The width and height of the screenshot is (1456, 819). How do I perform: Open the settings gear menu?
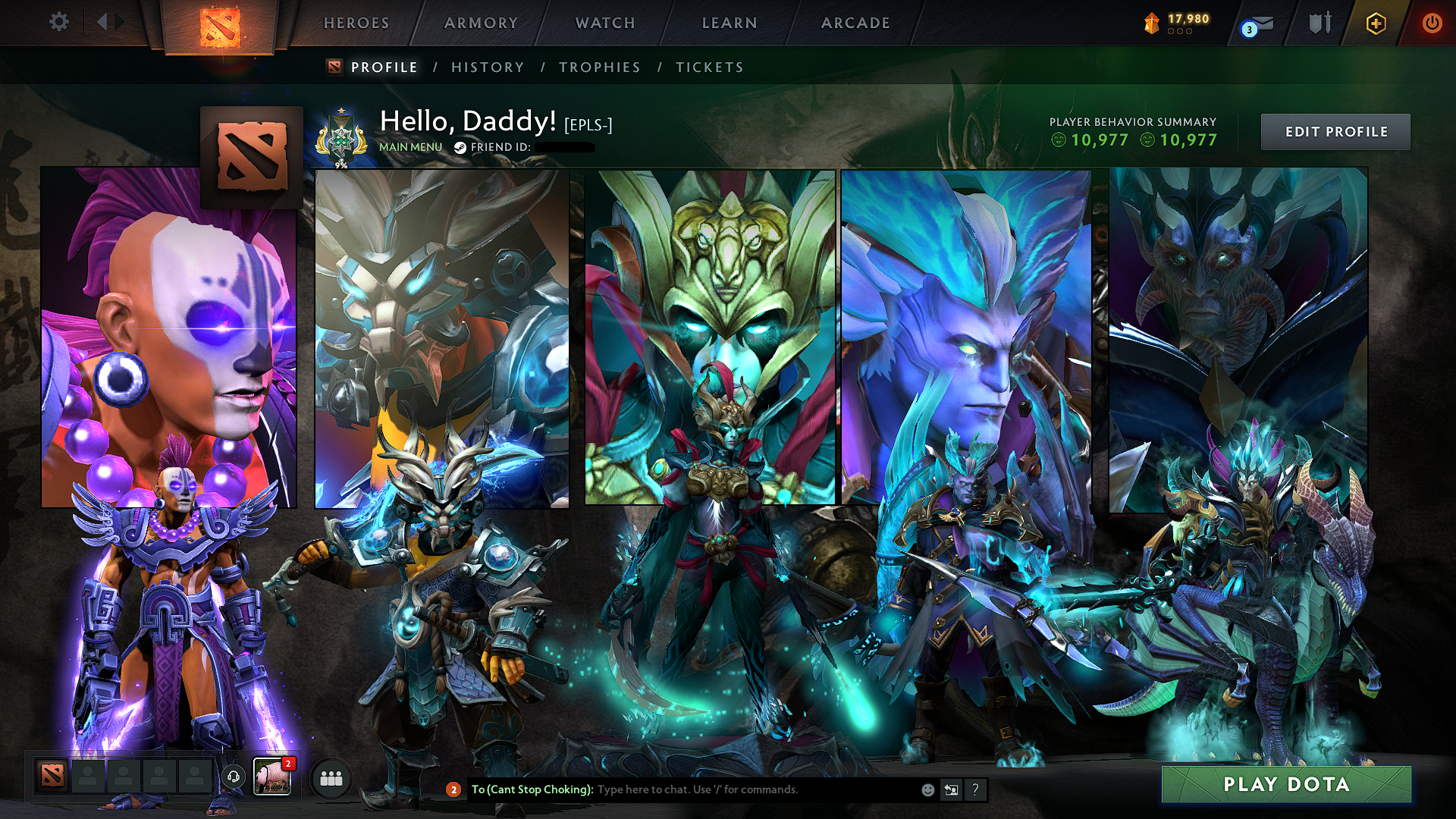tap(59, 23)
